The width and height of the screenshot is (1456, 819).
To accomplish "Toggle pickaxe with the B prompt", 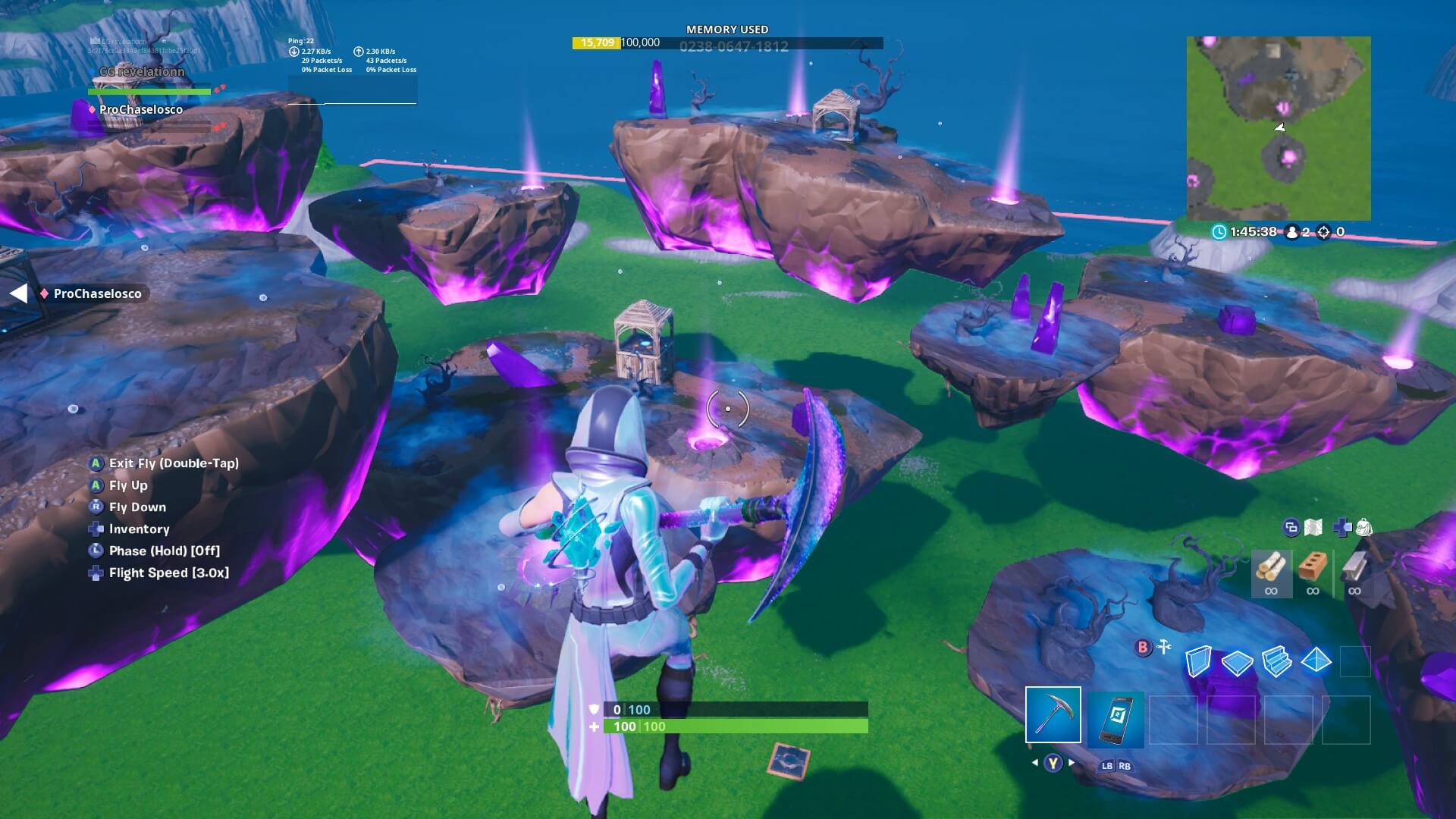I will coord(1141,648).
